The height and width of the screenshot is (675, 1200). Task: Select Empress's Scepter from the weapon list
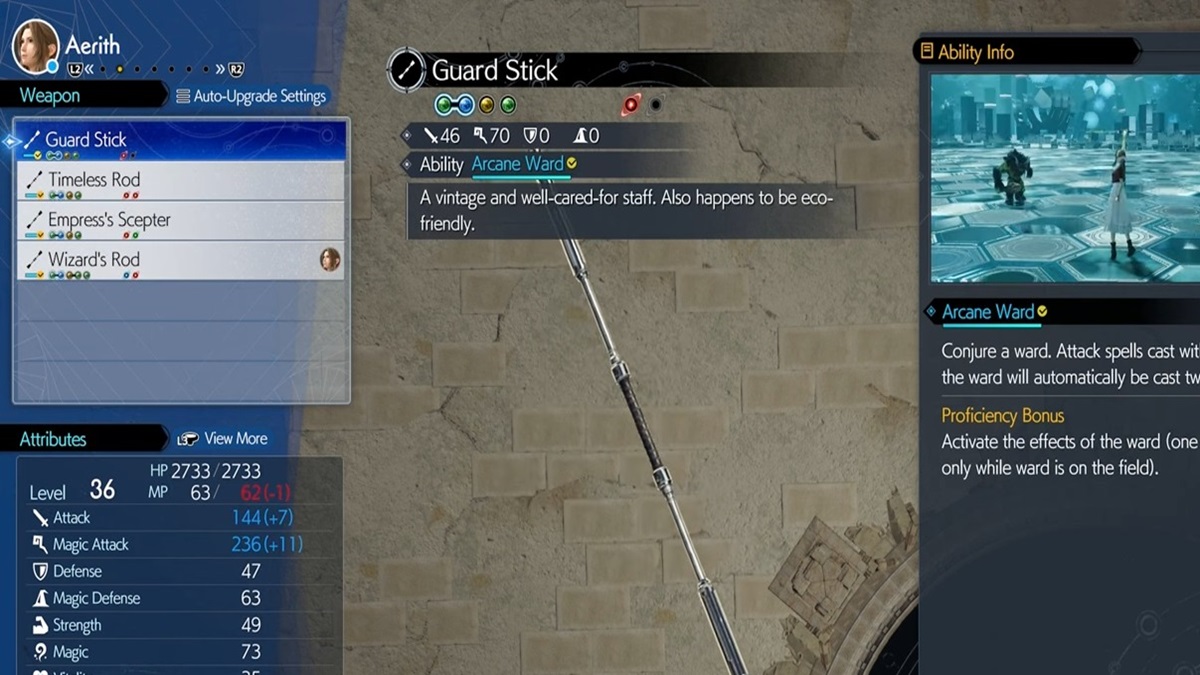tap(180, 221)
